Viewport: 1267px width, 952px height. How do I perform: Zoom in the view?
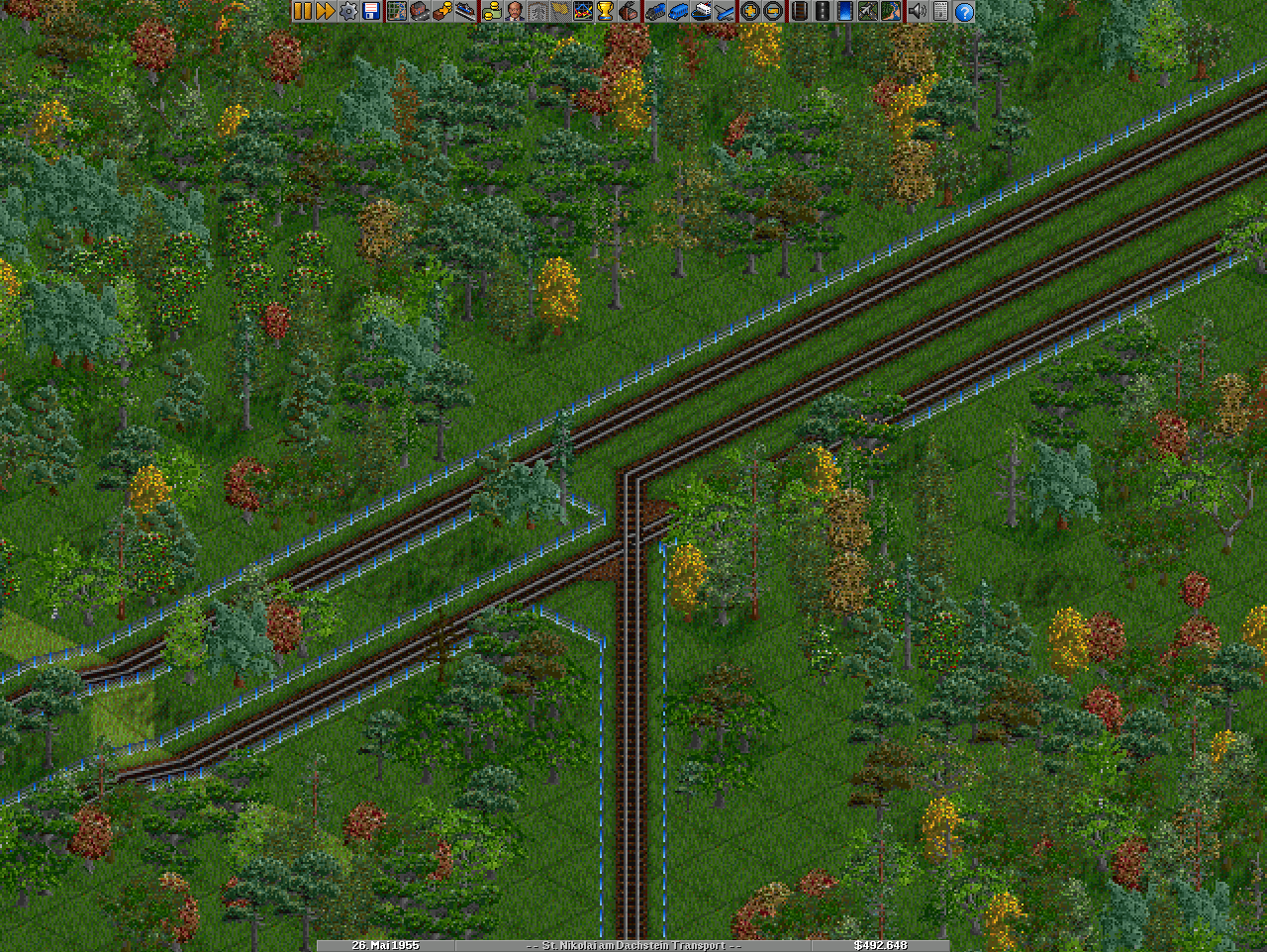tap(750, 11)
